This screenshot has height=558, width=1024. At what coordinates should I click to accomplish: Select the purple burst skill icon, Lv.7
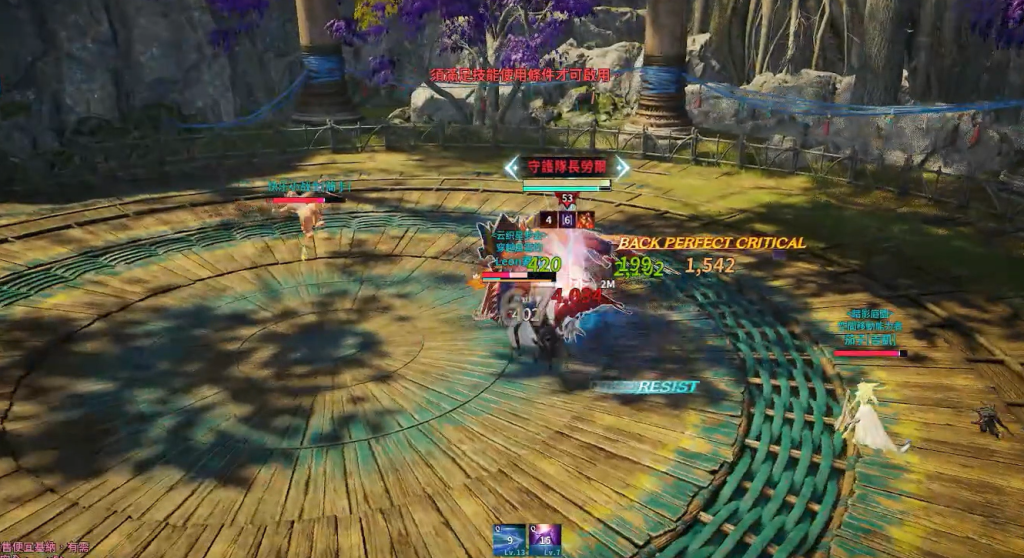tap(545, 540)
